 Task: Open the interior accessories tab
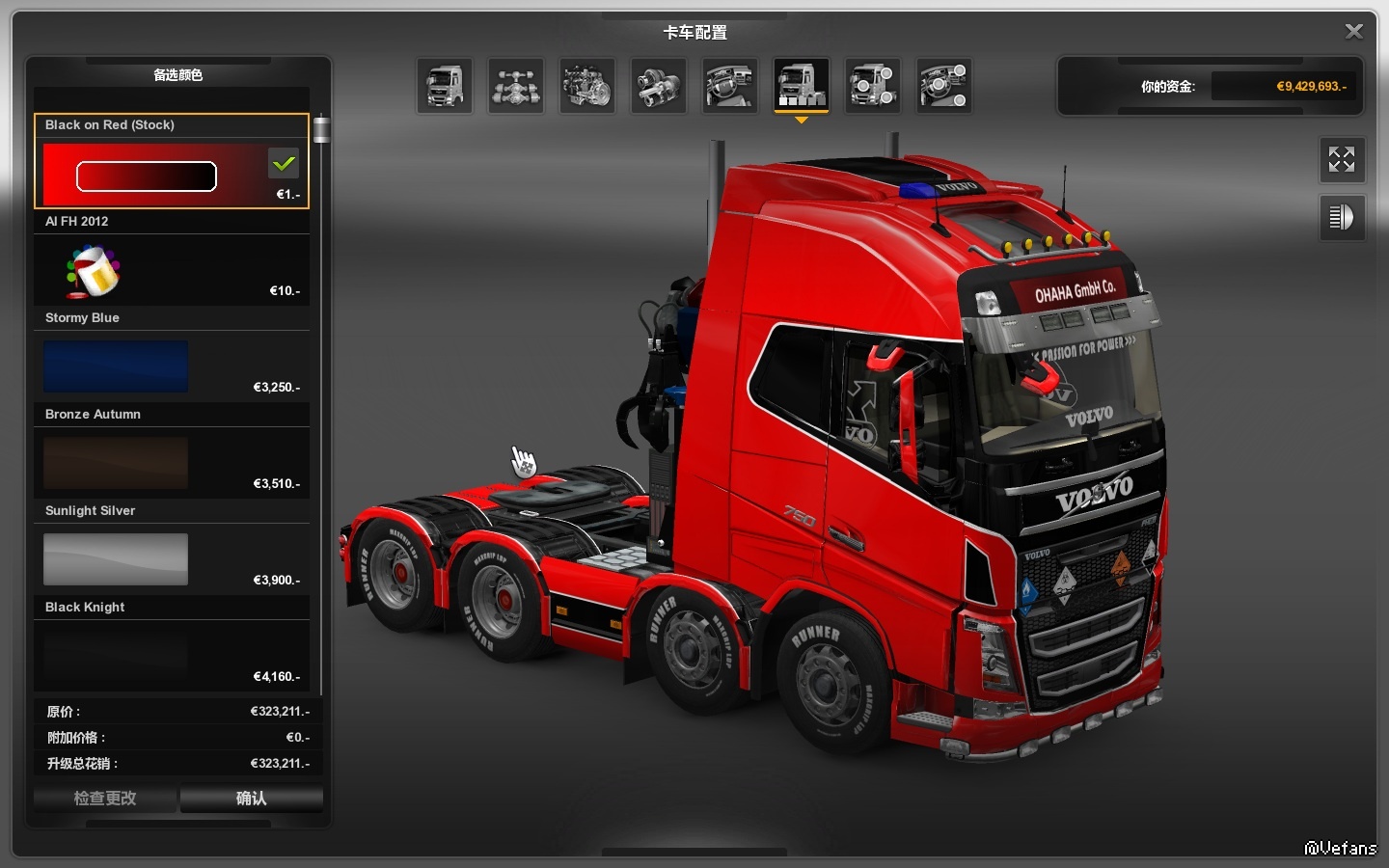944,86
